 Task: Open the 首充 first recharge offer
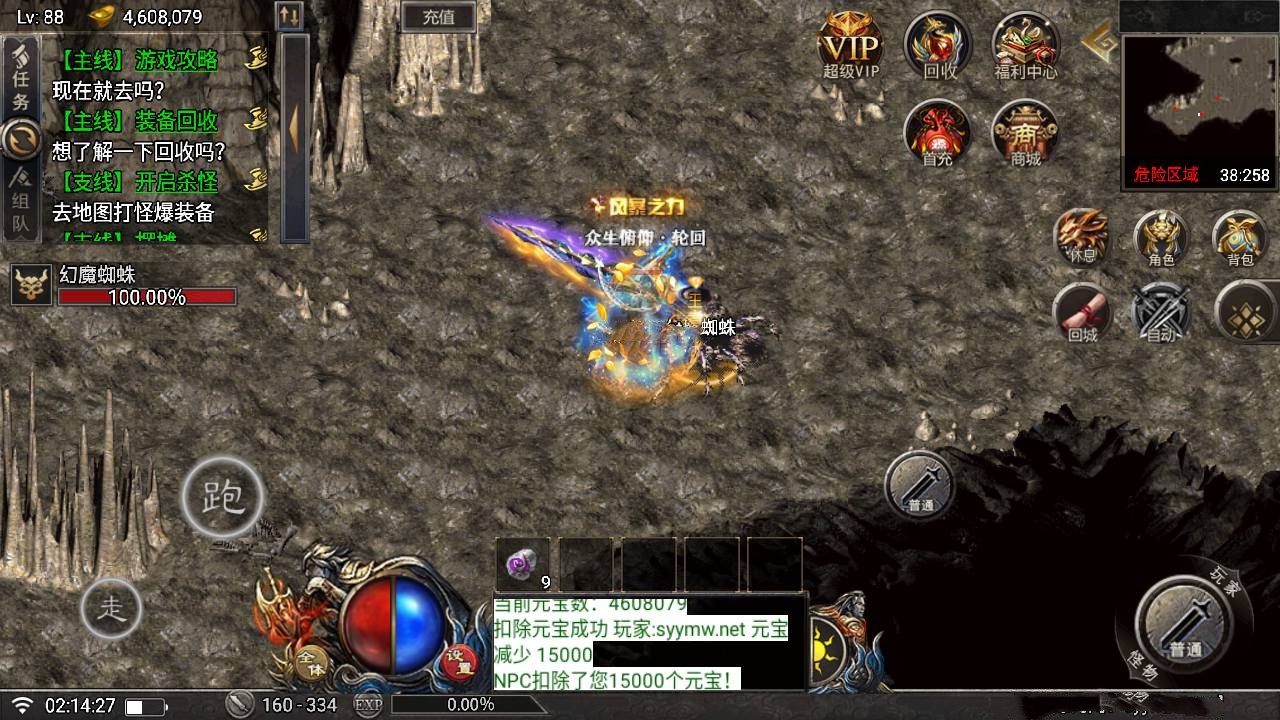(x=937, y=133)
